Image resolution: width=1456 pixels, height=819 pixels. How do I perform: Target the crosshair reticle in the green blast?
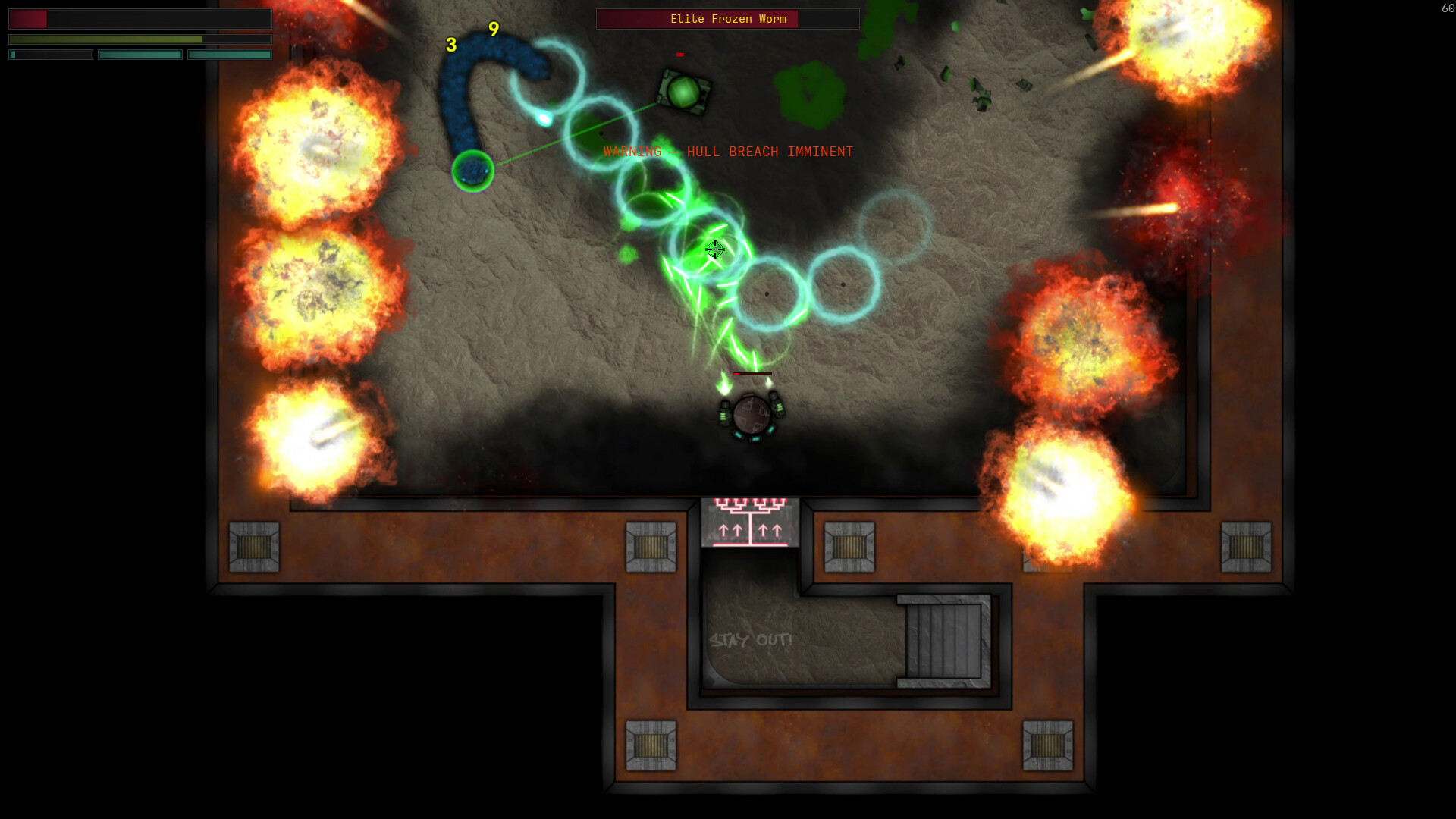715,250
